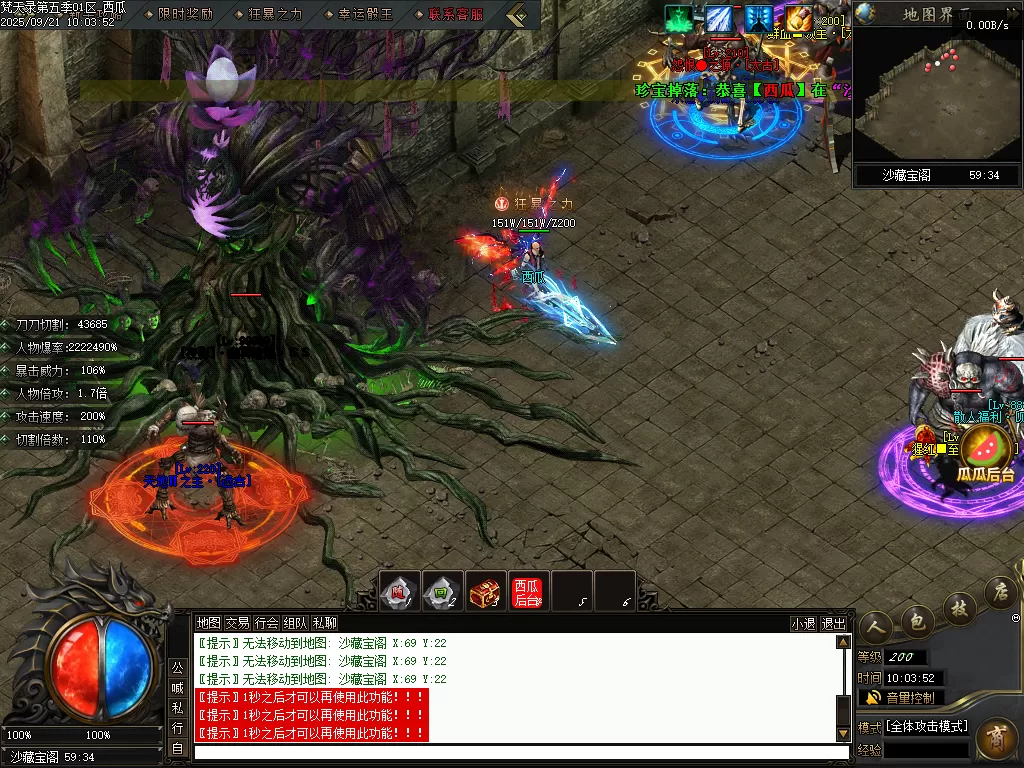Use the red treasure chest hotbar item
Viewport: 1024px width, 768px height.
pyautogui.click(x=485, y=592)
